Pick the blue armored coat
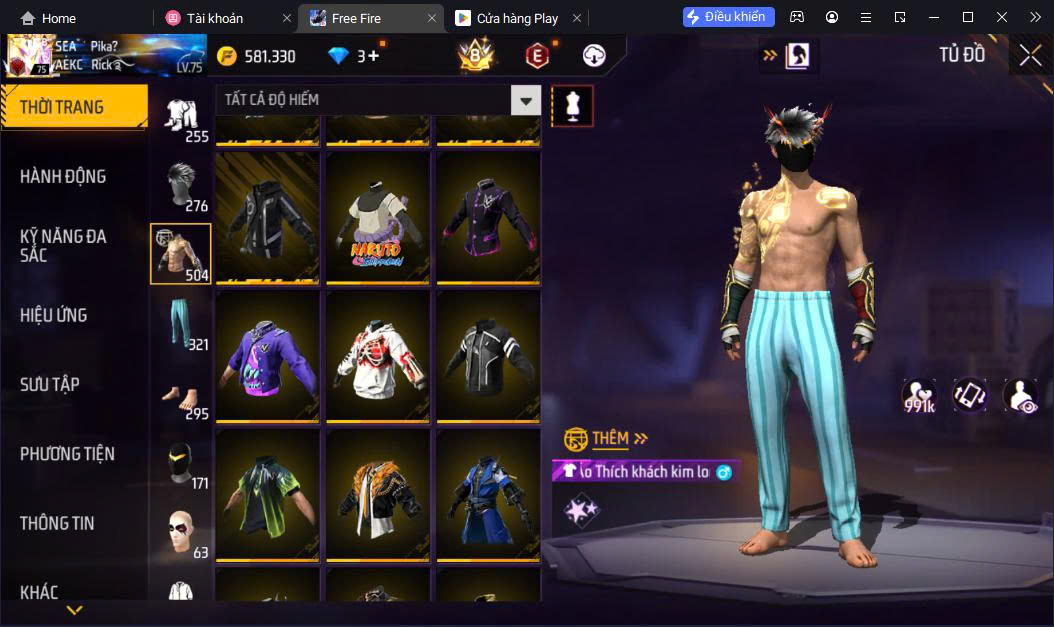 tap(488, 494)
